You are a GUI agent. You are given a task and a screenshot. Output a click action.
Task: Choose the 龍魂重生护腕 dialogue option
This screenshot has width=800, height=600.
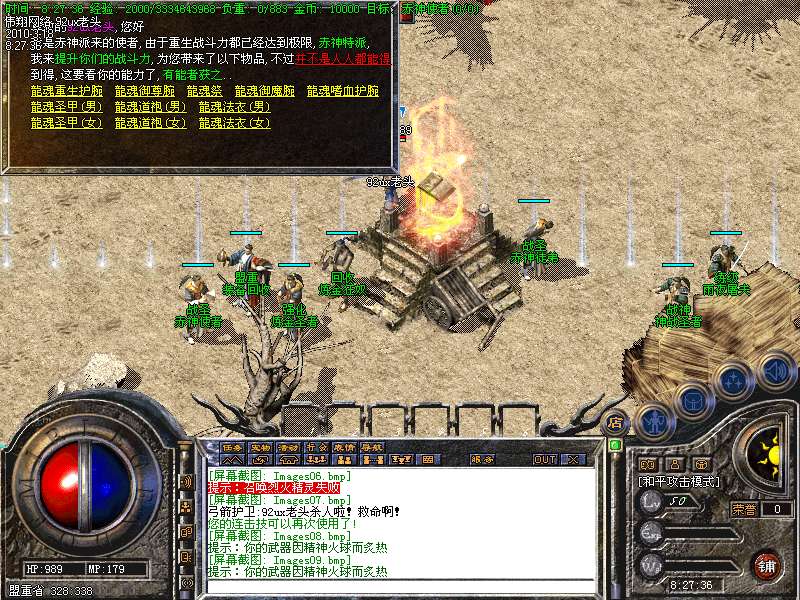(x=64, y=91)
